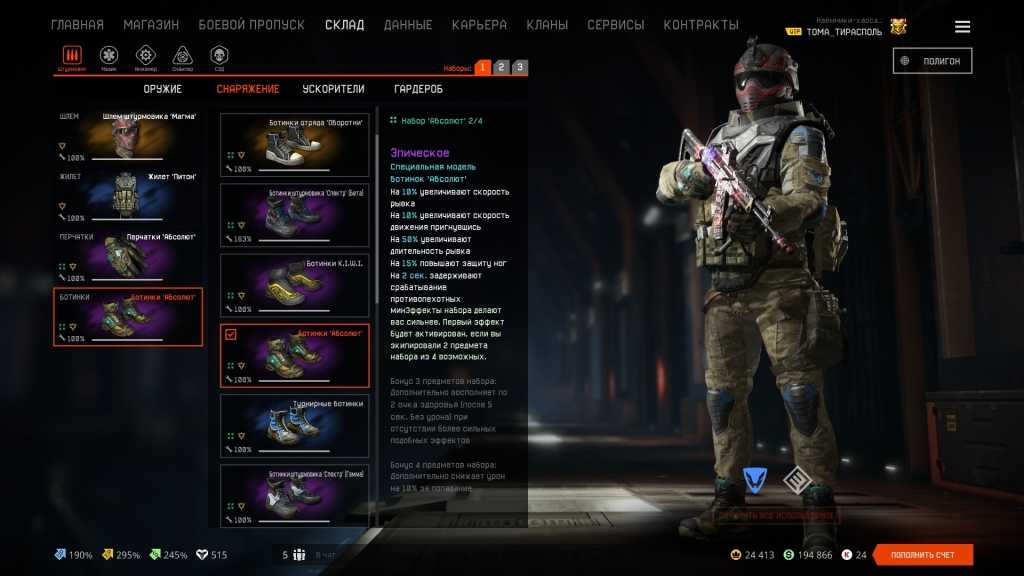The image size is (1024, 576).
Task: Select the Медик class icon
Action: (x=109, y=56)
